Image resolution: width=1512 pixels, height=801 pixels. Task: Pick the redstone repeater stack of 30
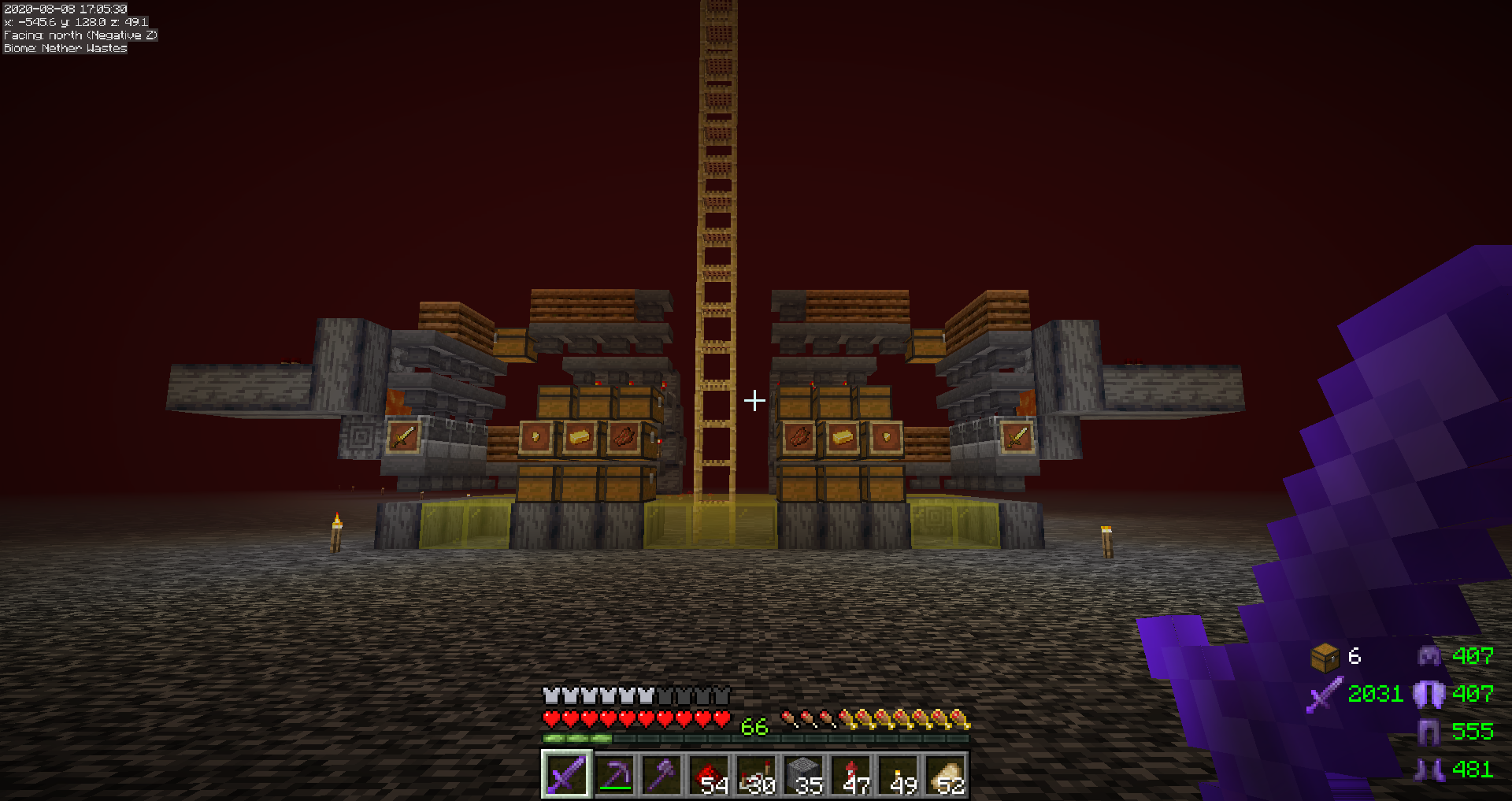click(x=756, y=775)
